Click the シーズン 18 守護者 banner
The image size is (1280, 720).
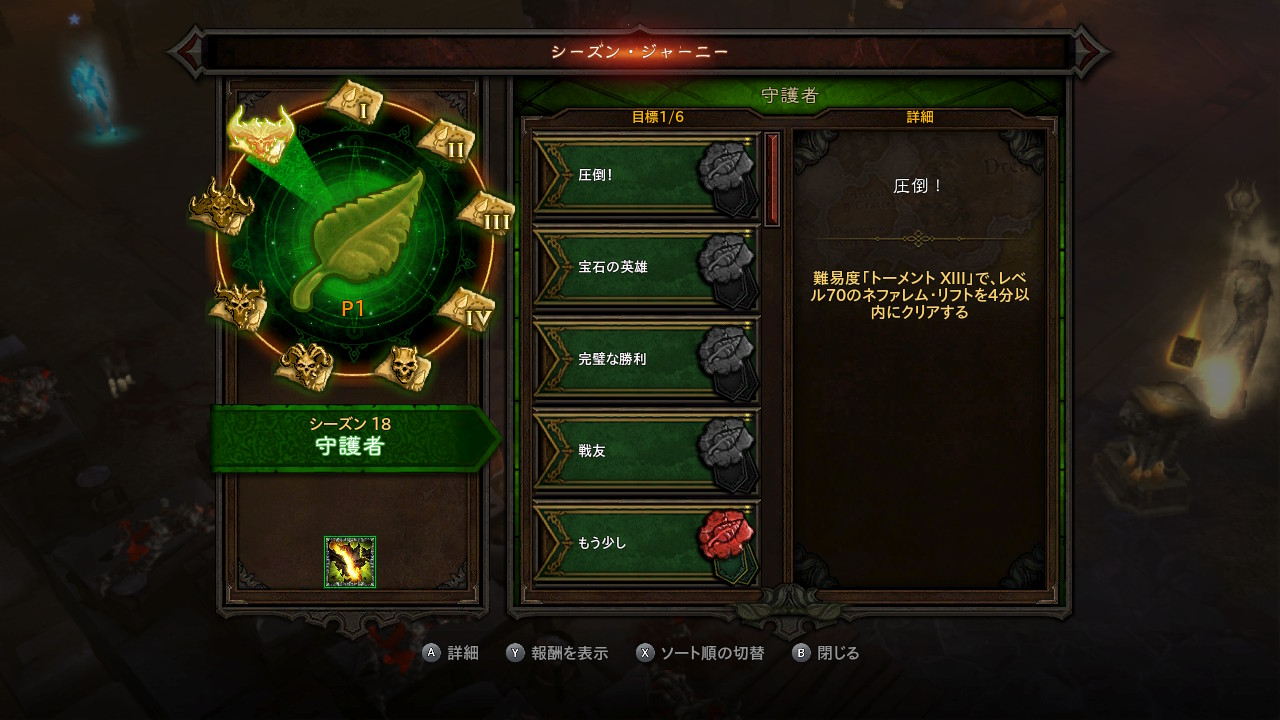pos(350,438)
